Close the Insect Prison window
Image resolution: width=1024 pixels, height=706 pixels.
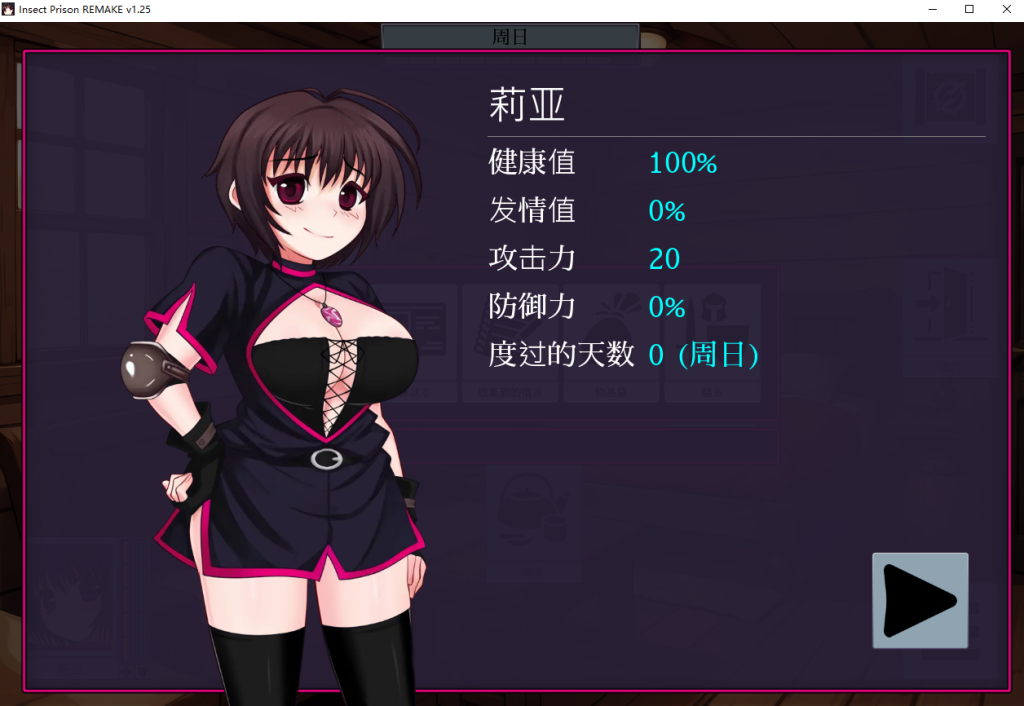[1006, 9]
